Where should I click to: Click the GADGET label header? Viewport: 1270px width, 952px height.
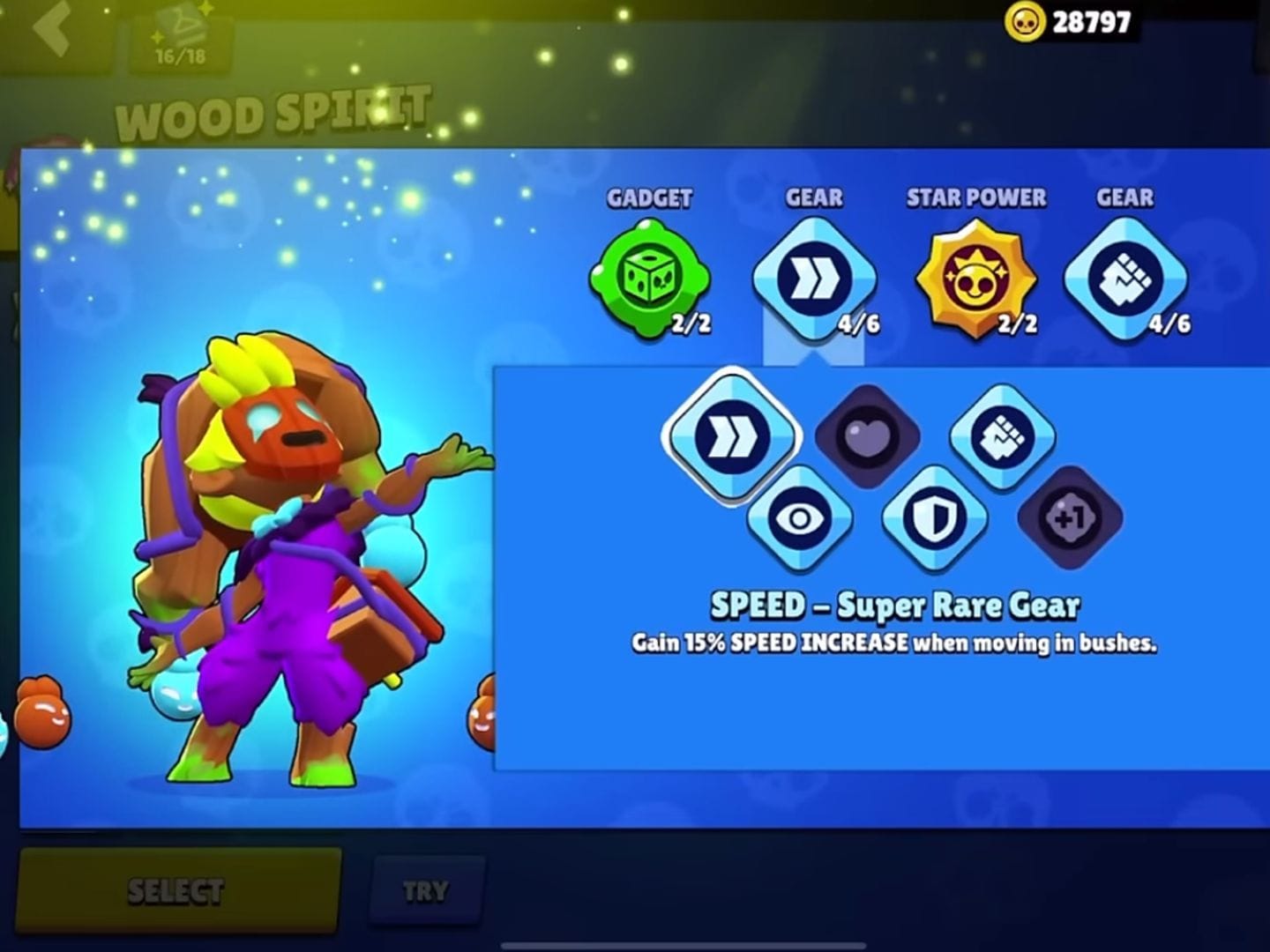pyautogui.click(x=650, y=197)
